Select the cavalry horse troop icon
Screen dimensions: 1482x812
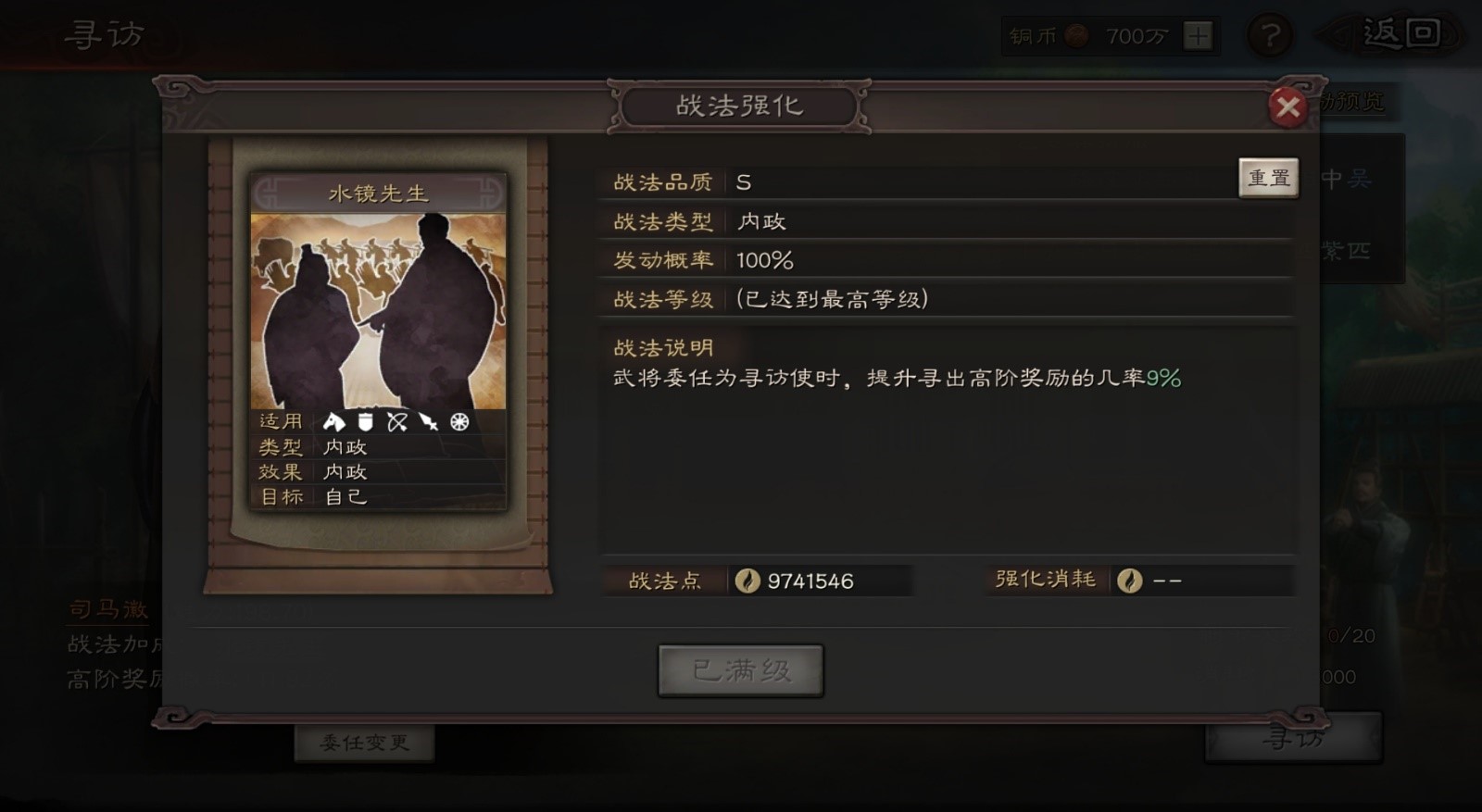click(x=333, y=421)
